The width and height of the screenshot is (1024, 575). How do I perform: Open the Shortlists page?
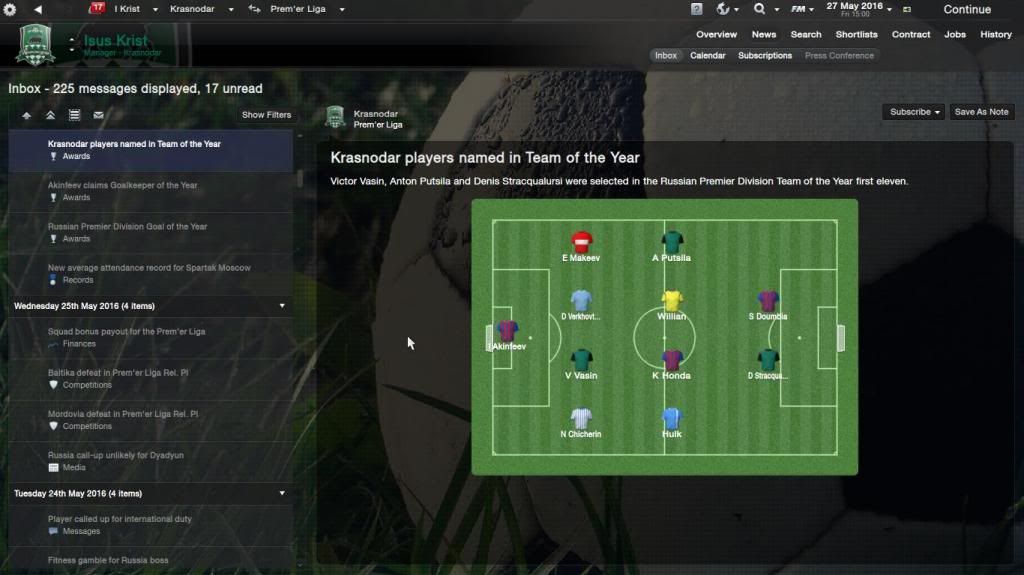[x=856, y=35]
